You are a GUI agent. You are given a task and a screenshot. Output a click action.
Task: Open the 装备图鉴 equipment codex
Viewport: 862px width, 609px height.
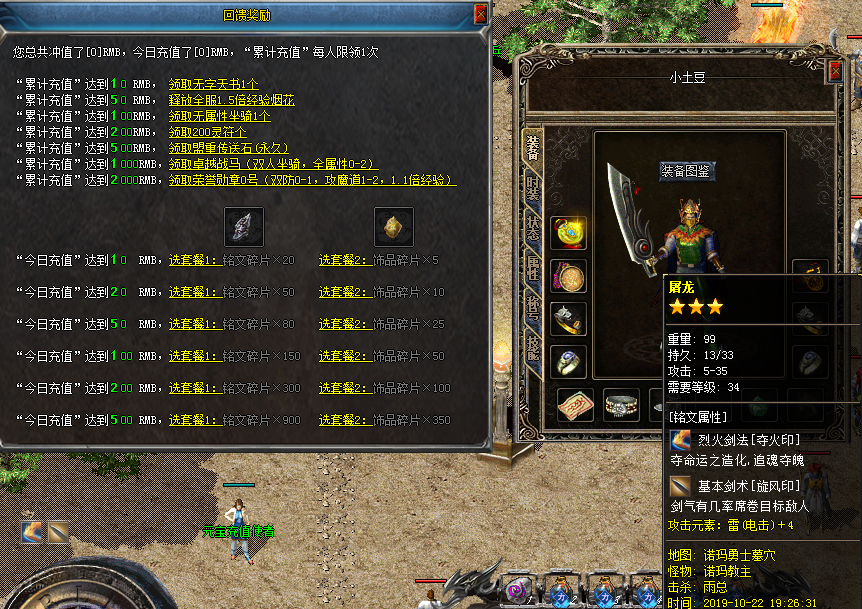coord(687,171)
